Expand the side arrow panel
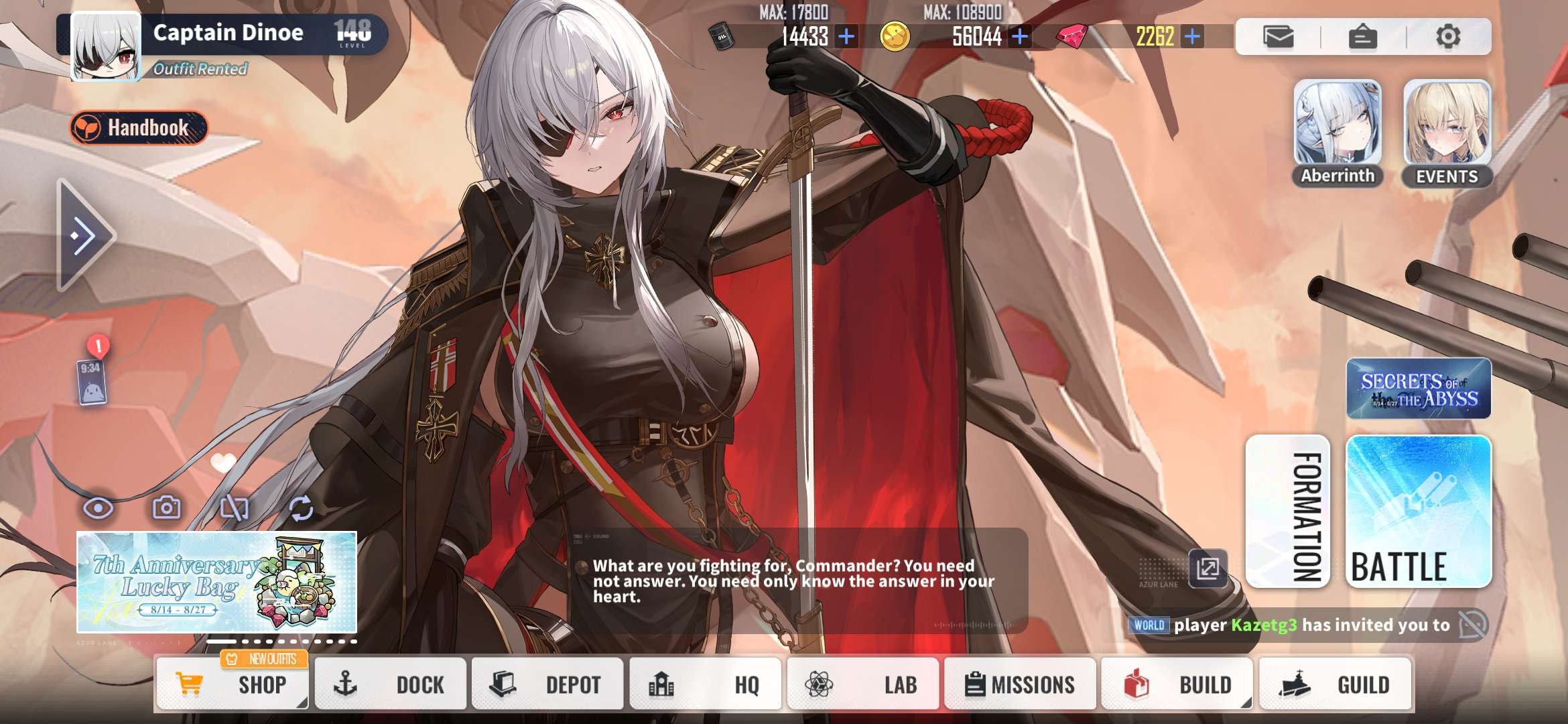The image size is (1568, 724). point(84,235)
